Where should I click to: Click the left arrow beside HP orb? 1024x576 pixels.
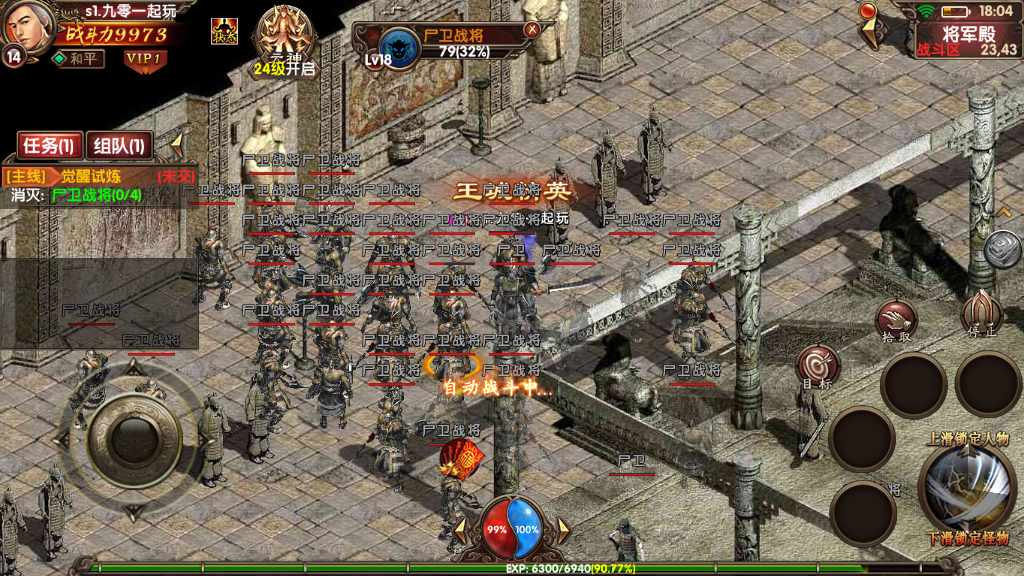tap(457, 529)
